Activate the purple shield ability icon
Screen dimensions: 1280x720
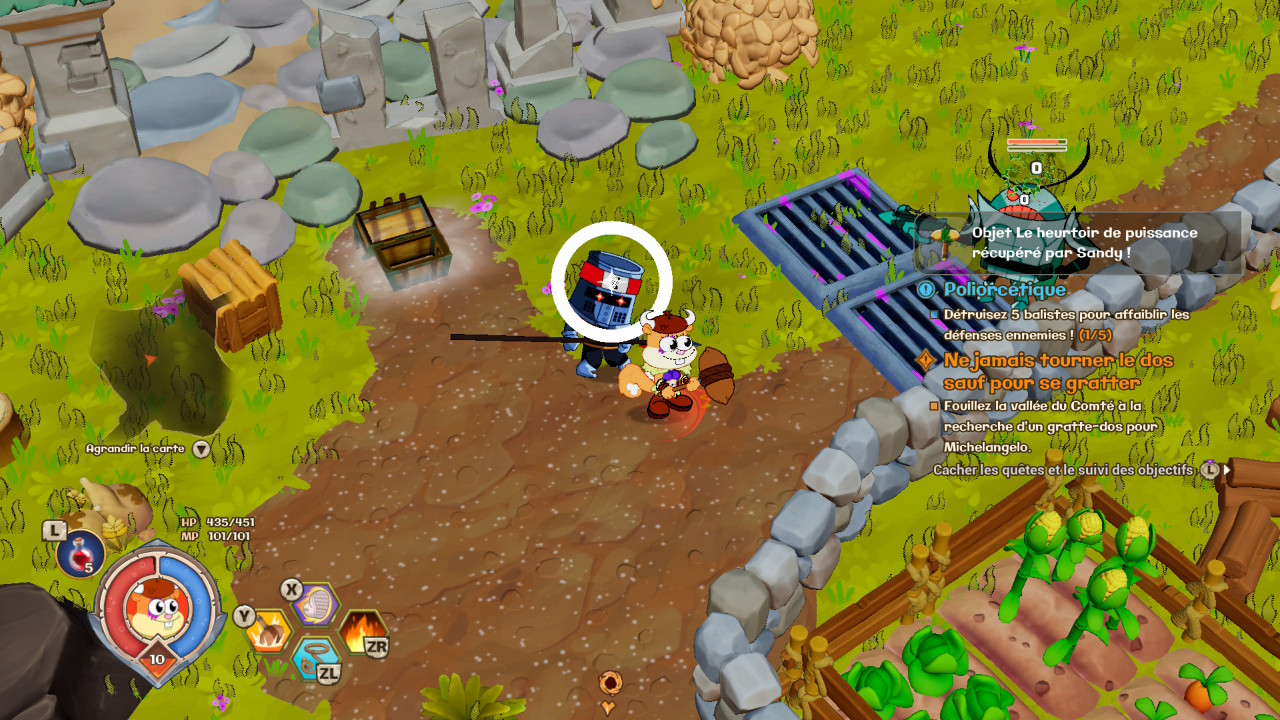tap(315, 604)
